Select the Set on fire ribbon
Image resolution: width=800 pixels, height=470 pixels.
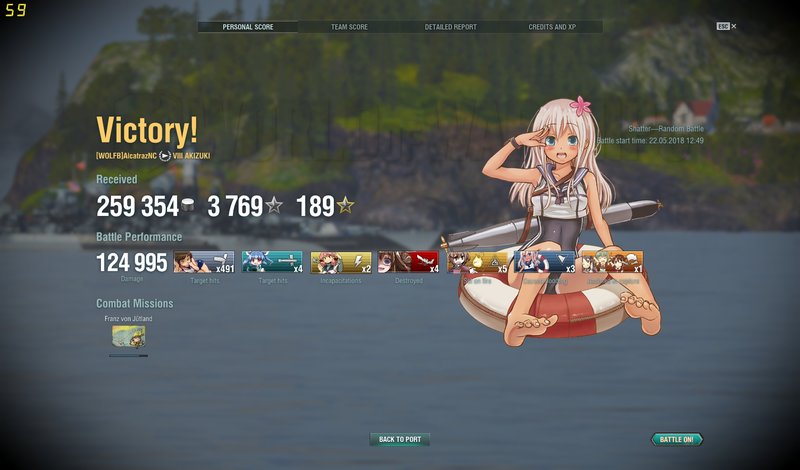(477, 262)
